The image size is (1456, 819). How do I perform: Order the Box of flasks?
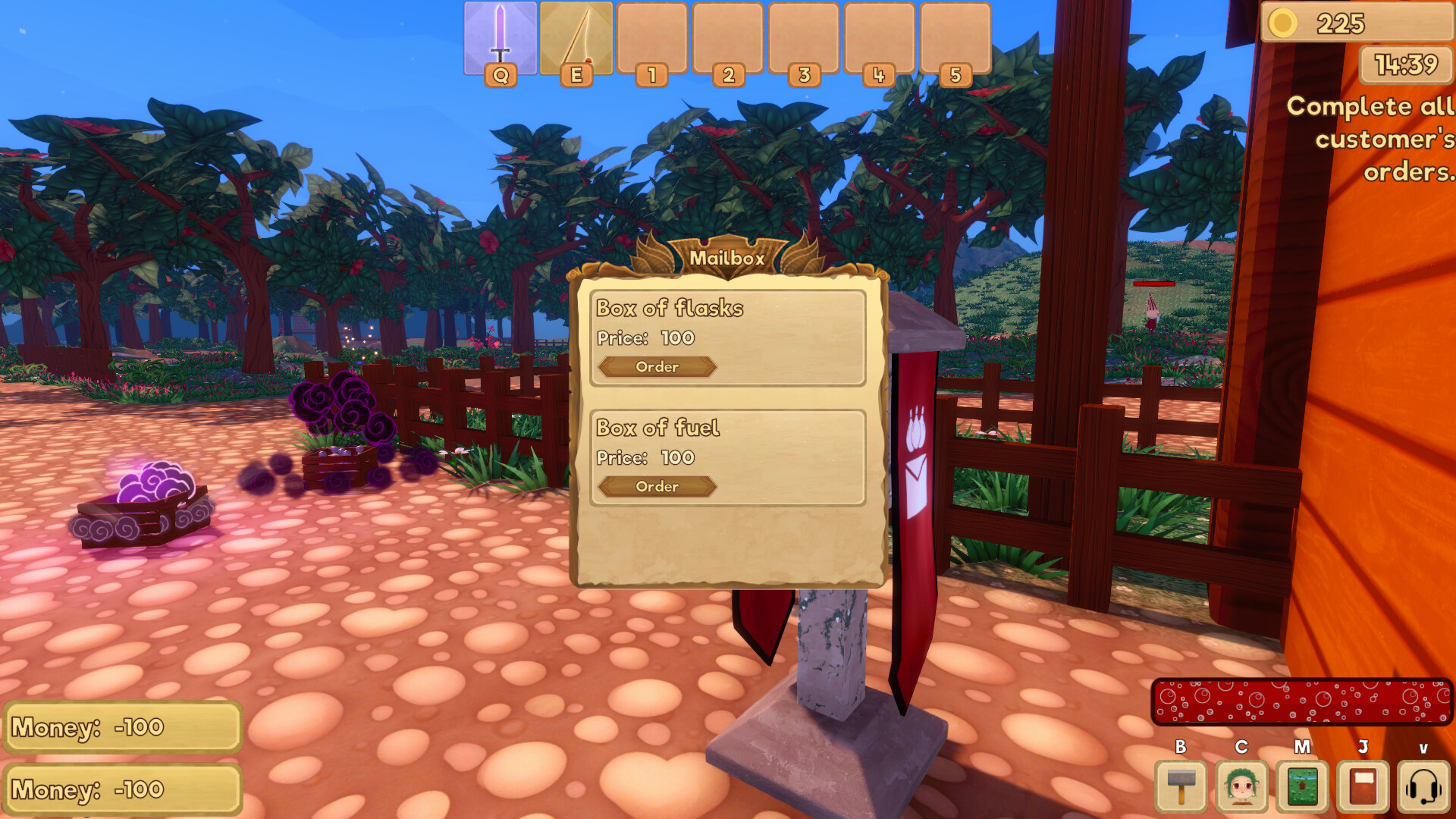[x=656, y=367]
